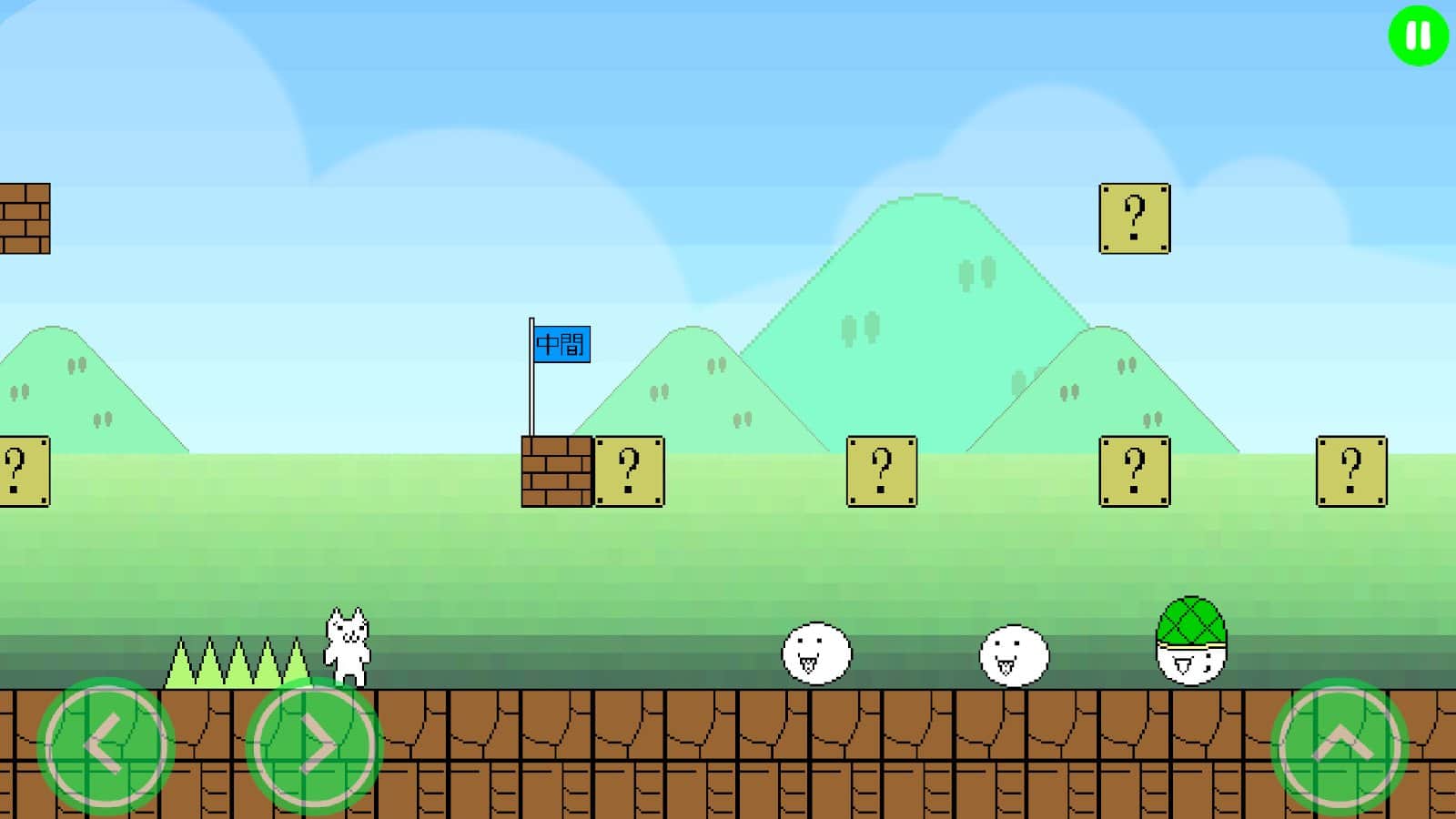Tap the right arrow move button
The image size is (1456, 819).
[314, 745]
